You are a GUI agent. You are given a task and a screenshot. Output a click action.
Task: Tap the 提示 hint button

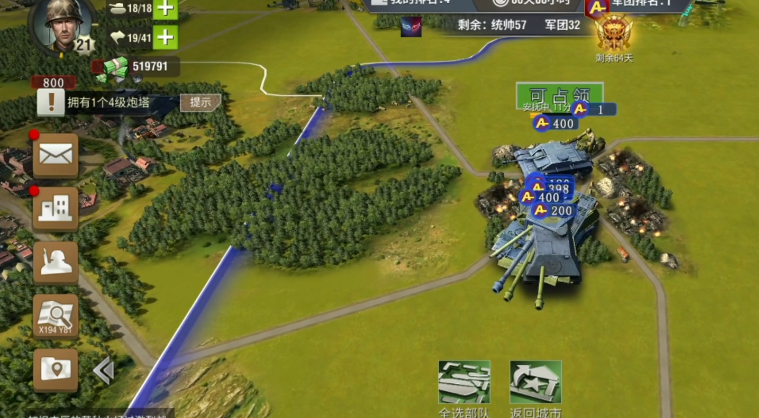click(200, 102)
